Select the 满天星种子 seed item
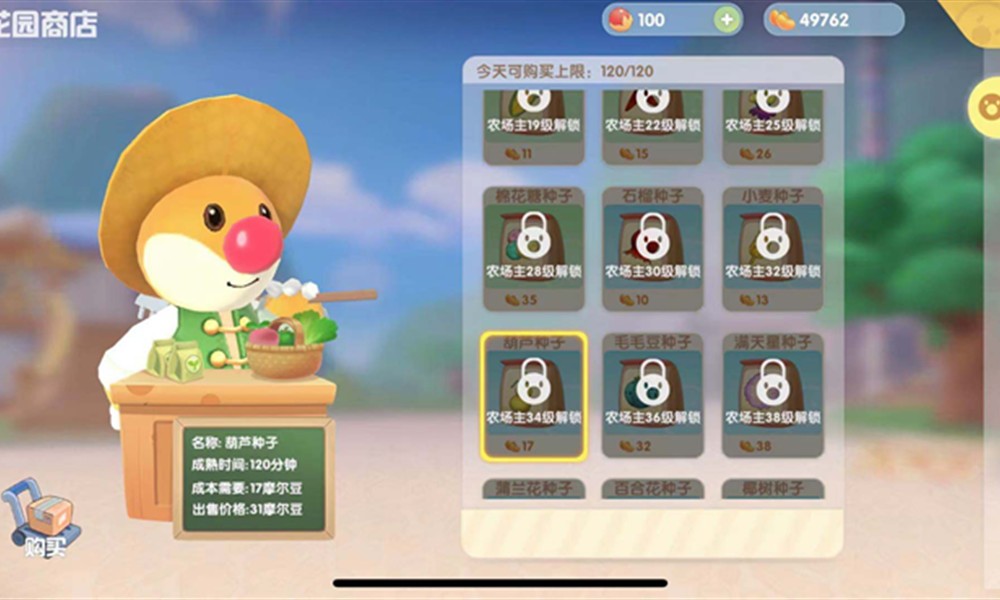 (x=773, y=396)
